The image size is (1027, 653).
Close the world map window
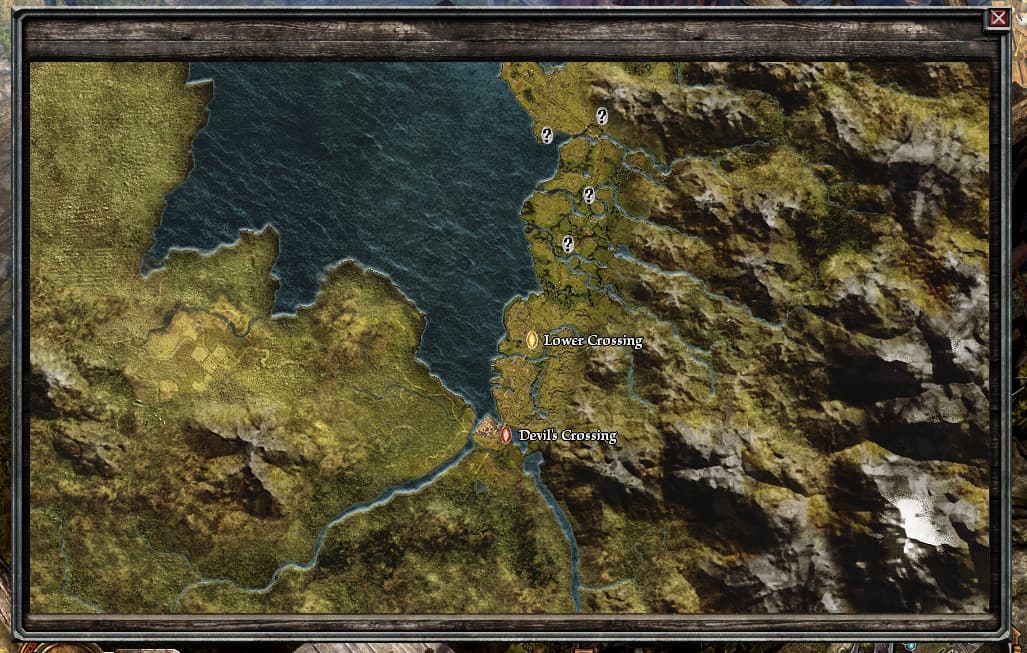point(997,18)
